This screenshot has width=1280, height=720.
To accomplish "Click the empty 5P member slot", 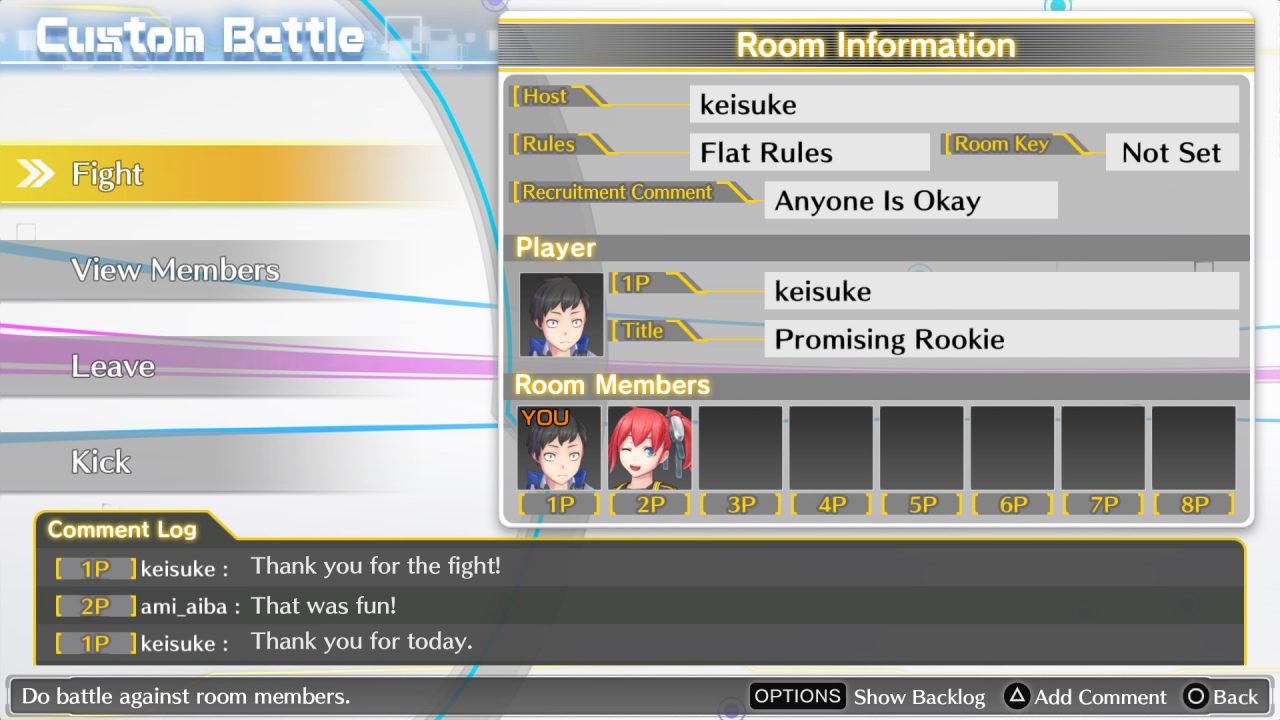I will coord(922,447).
